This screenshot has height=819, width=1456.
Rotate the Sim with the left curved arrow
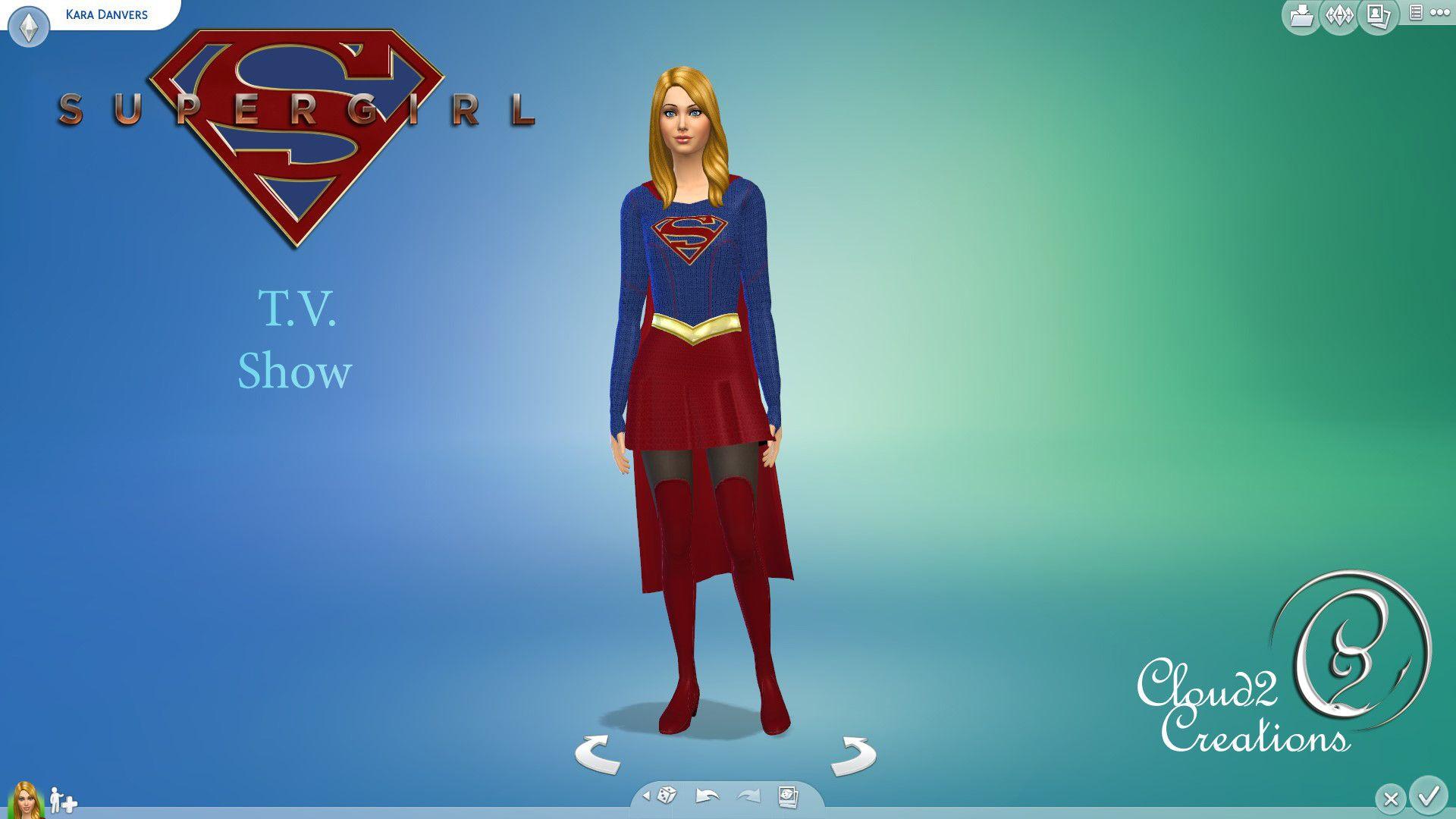[x=598, y=755]
